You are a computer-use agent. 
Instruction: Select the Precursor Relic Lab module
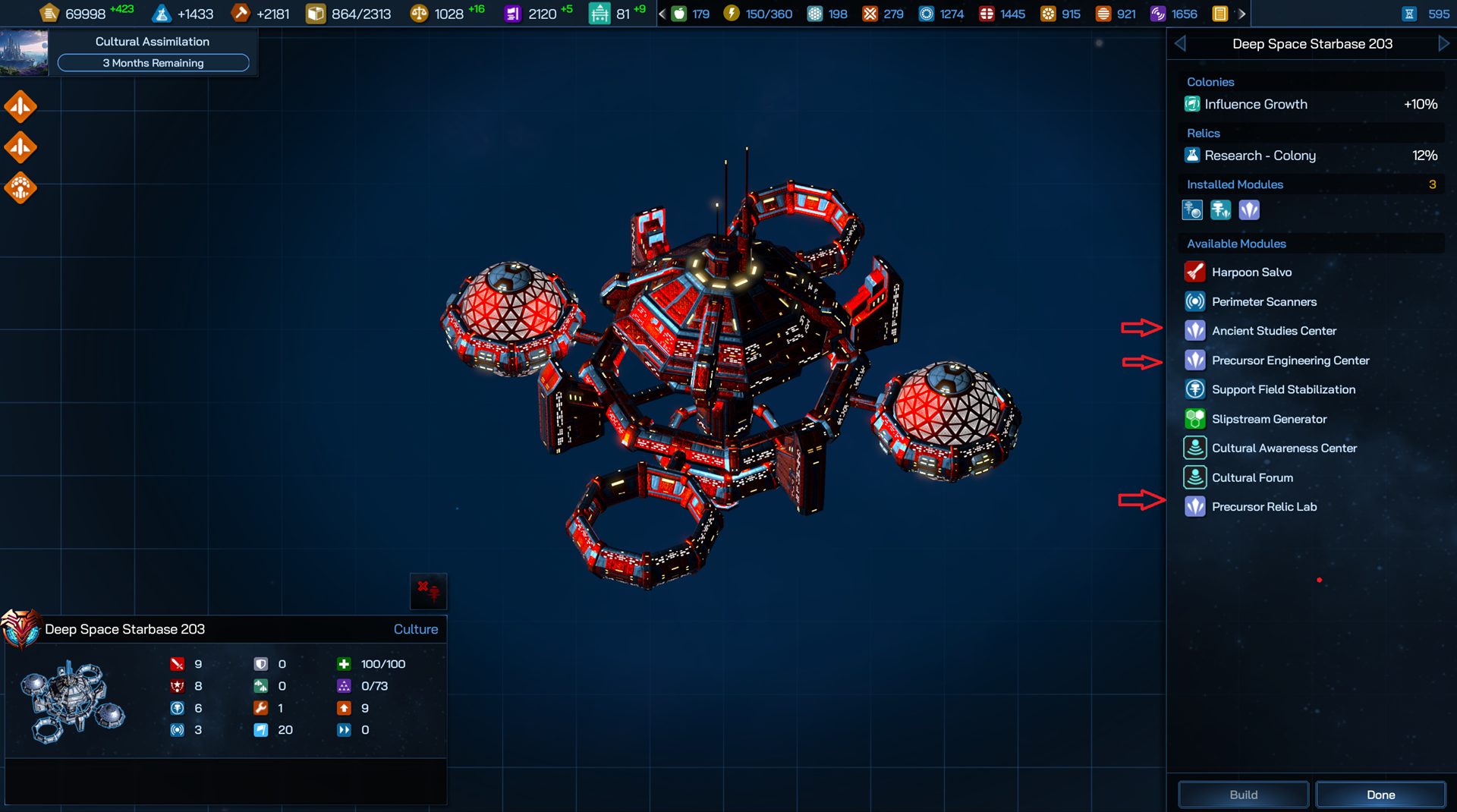[x=1263, y=507]
